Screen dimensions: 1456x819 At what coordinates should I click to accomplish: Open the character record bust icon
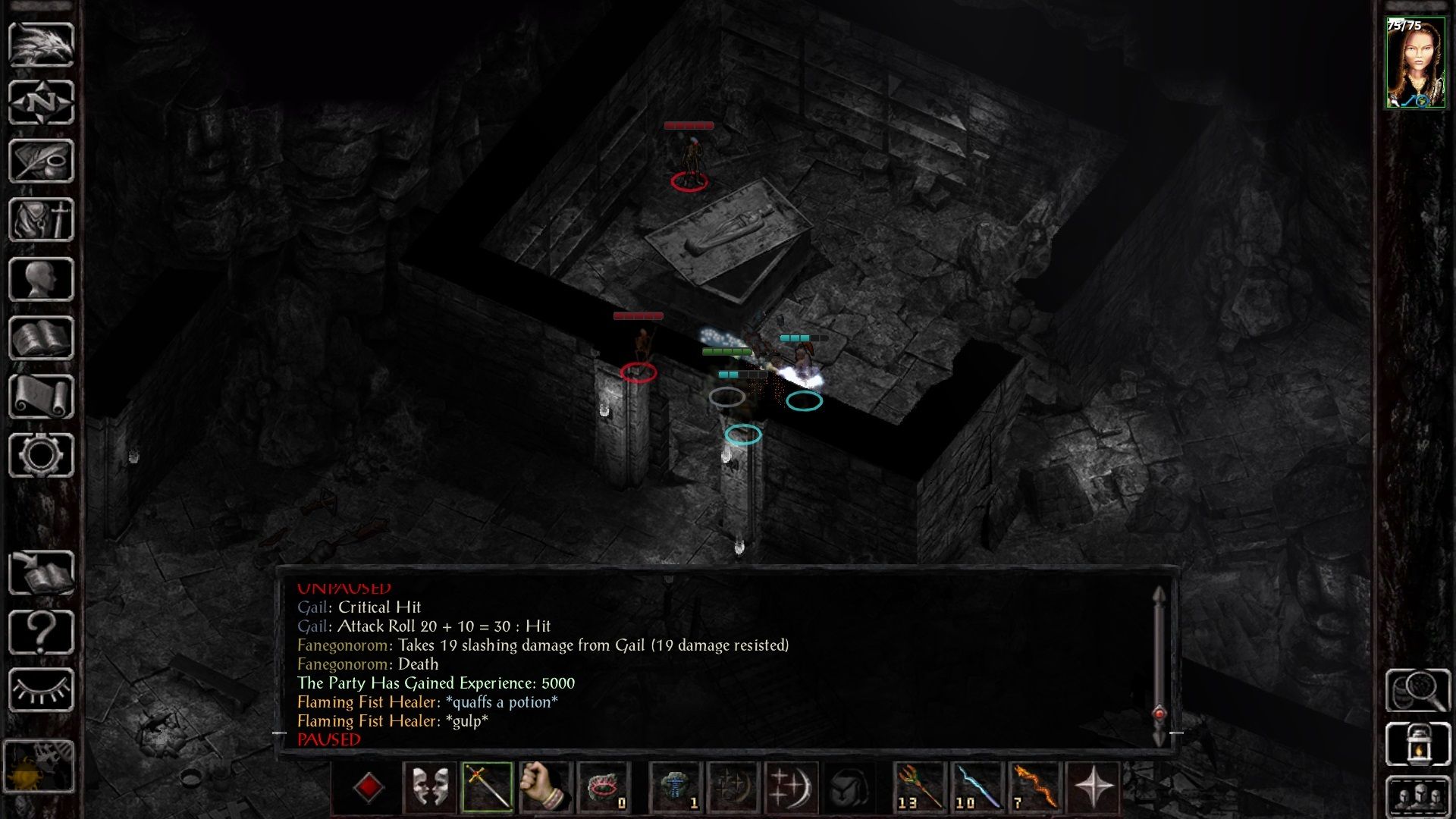(41, 279)
